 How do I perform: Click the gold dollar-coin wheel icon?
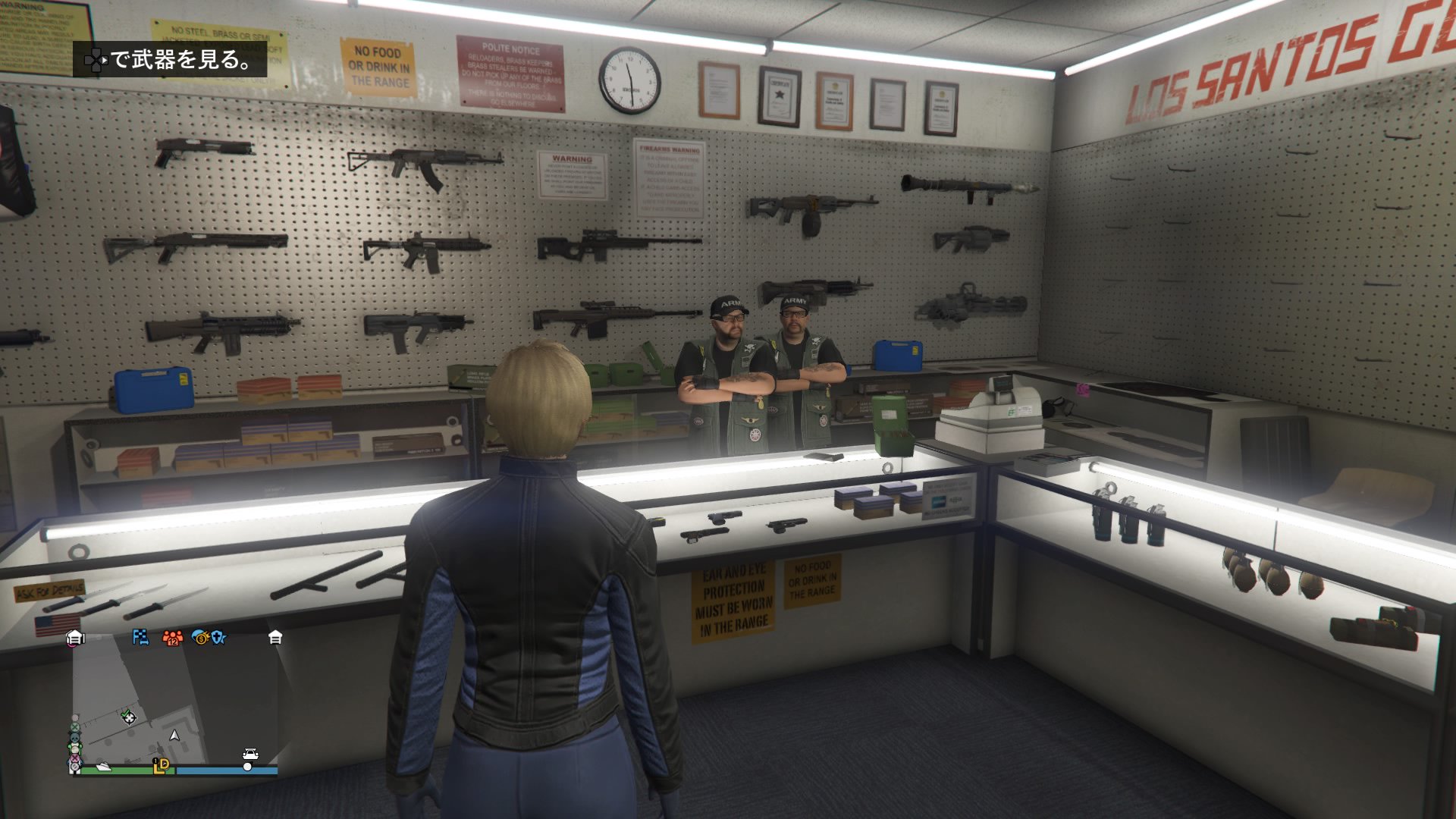[x=201, y=638]
